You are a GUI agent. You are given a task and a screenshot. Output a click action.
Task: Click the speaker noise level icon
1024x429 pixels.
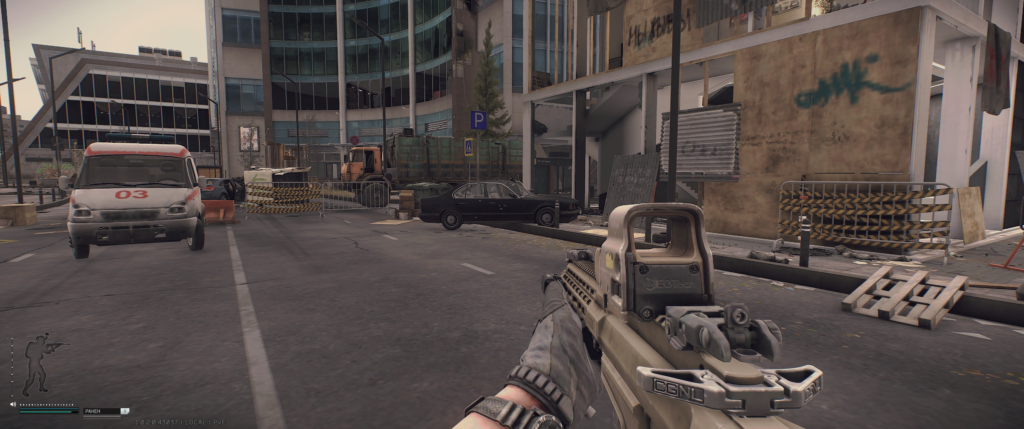click(12, 405)
